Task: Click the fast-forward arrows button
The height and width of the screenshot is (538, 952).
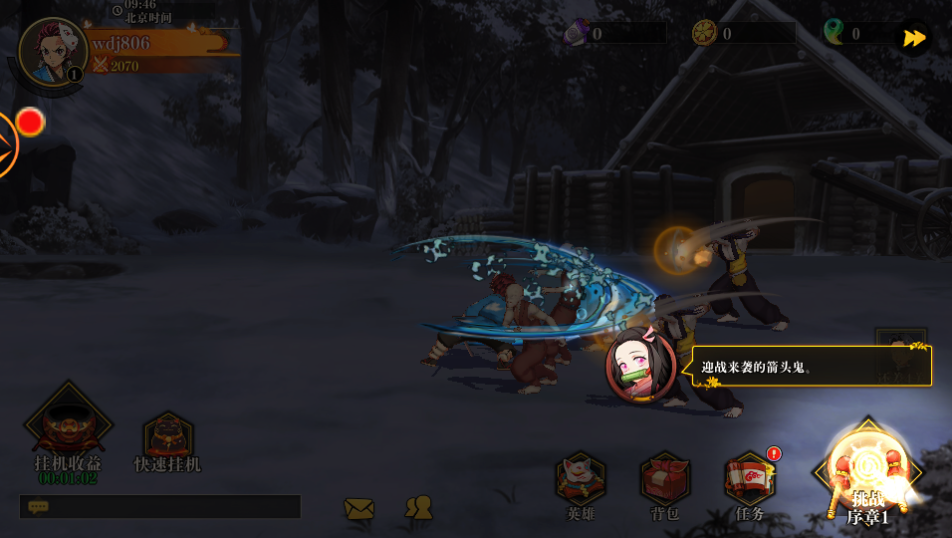Action: point(914,38)
